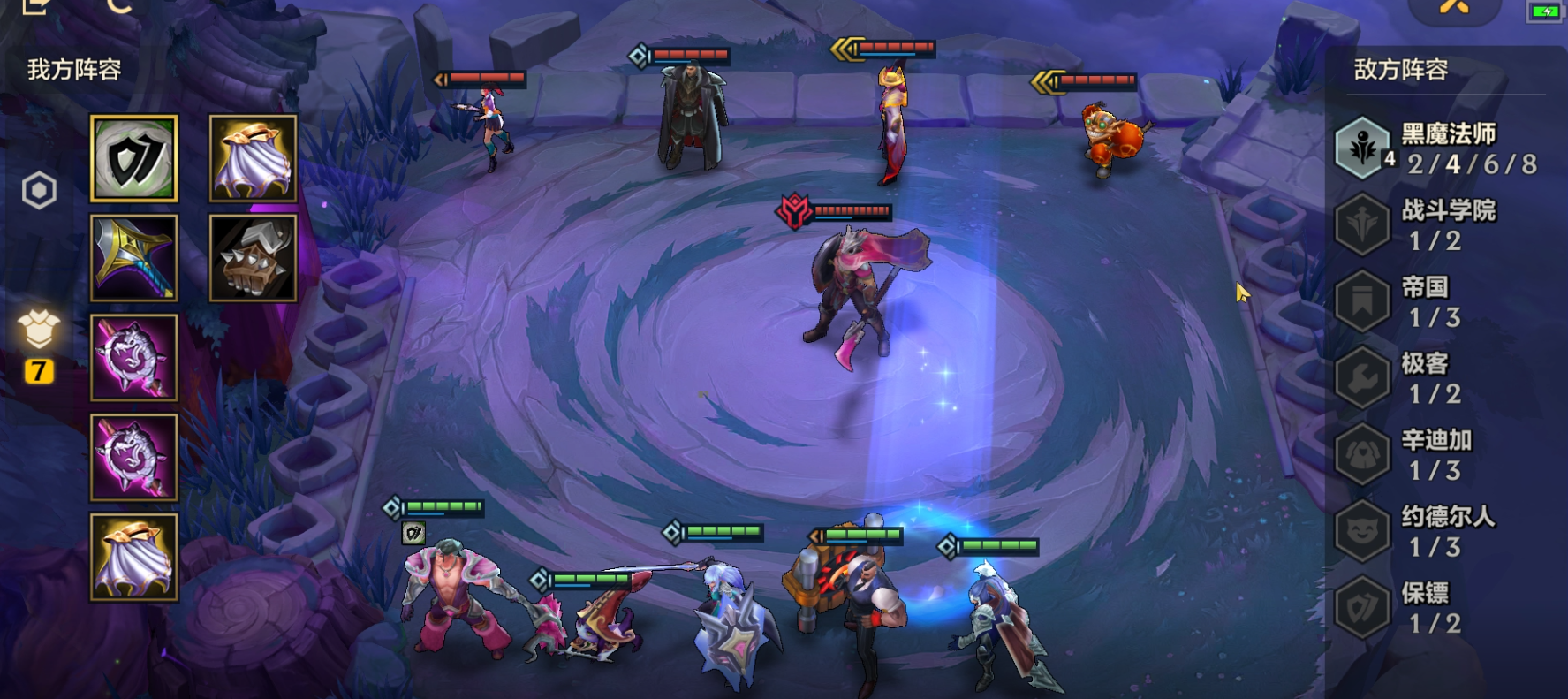The width and height of the screenshot is (1568, 699).
Task: Show the 帝国 trait details
Action: [x=1435, y=301]
